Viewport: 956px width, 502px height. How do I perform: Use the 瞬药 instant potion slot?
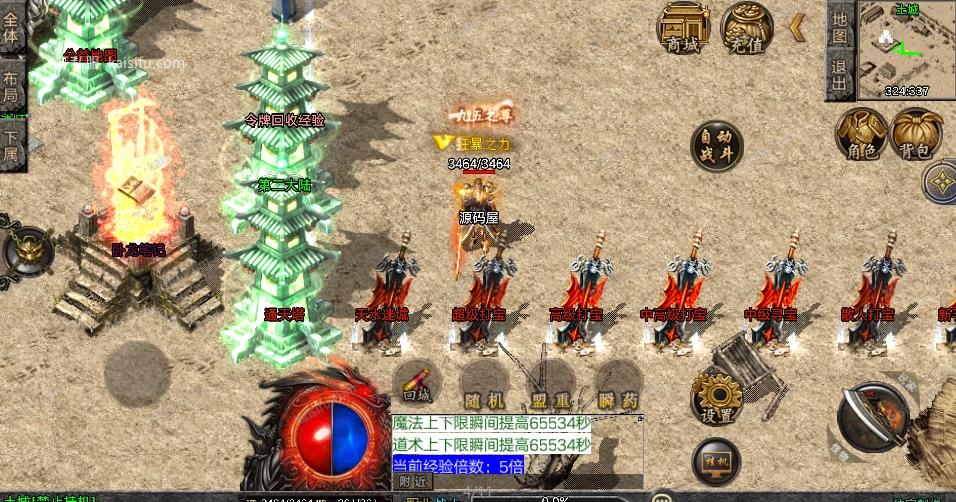(617, 385)
